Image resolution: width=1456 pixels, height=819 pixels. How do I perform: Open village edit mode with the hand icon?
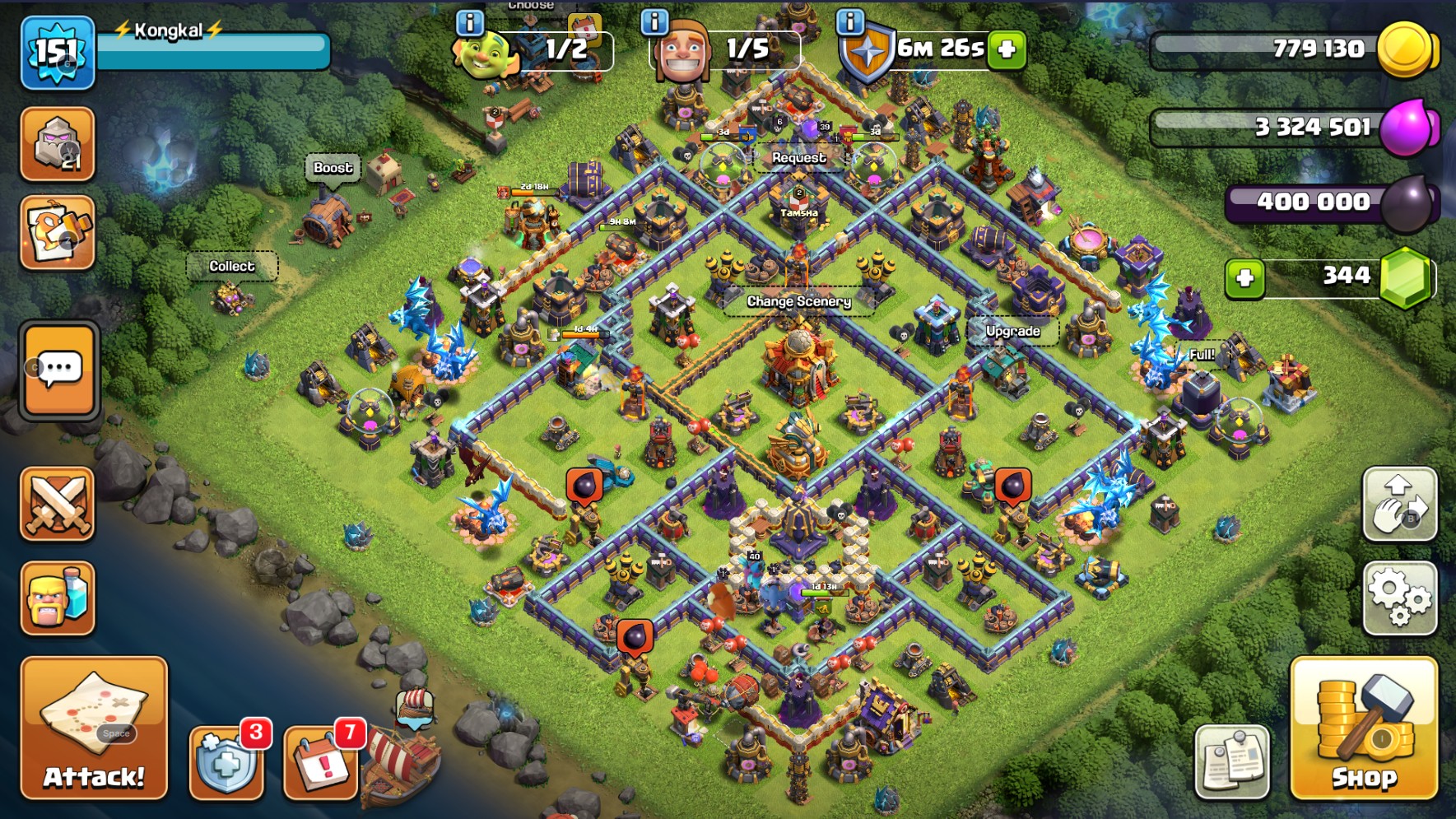pos(1399,505)
